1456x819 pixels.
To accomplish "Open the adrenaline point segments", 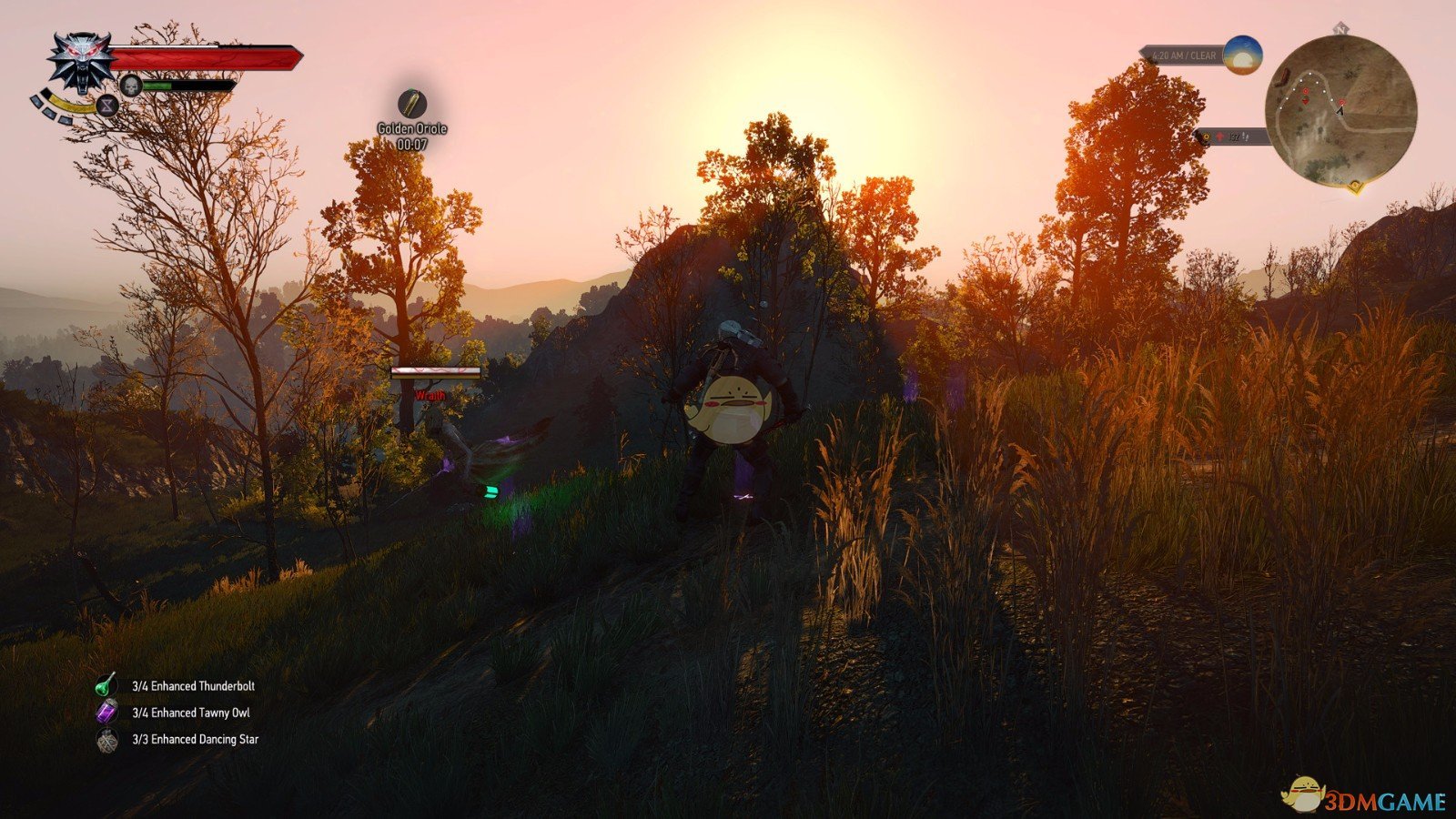I will [47, 107].
